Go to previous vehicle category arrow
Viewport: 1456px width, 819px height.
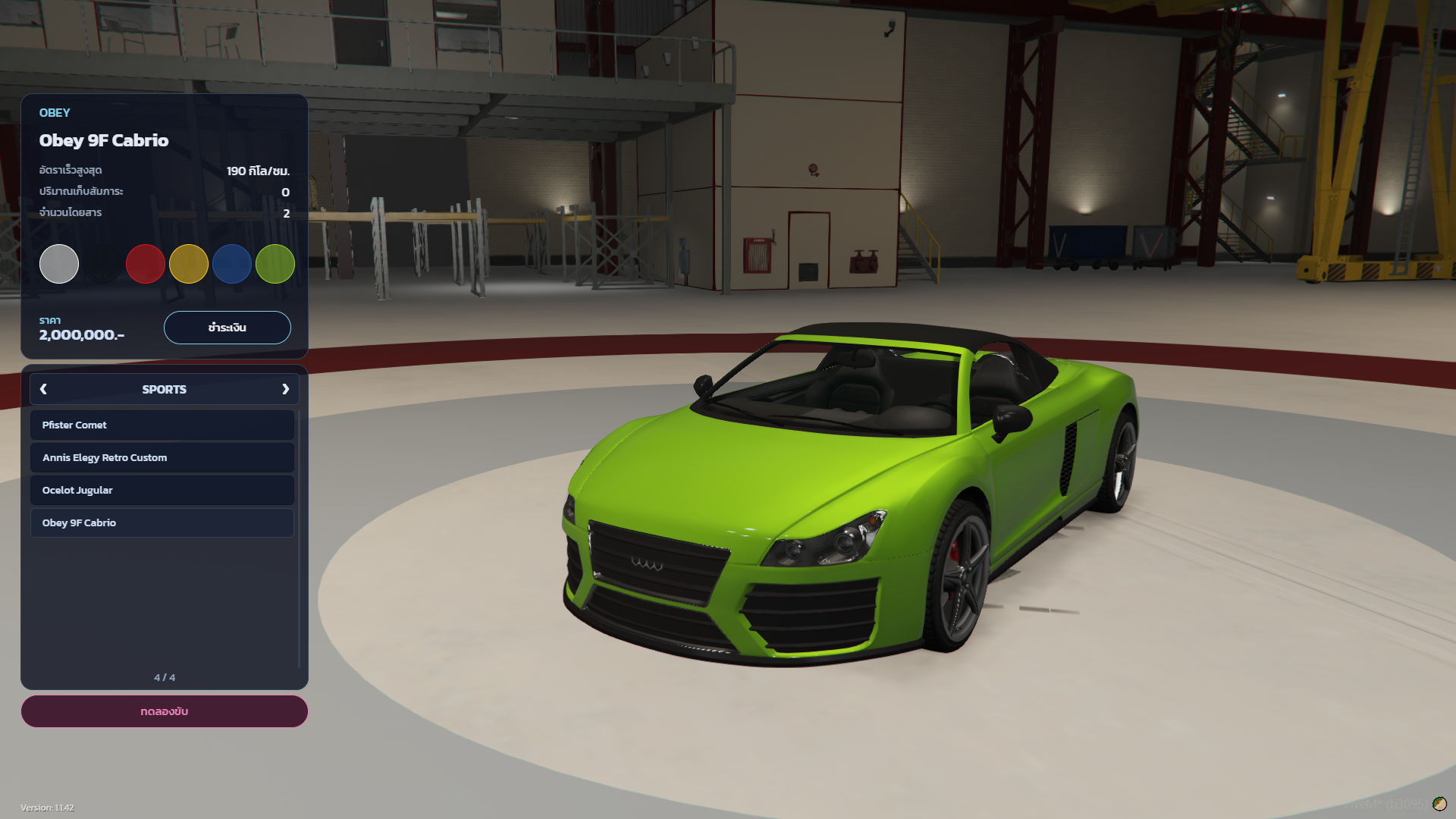[43, 389]
